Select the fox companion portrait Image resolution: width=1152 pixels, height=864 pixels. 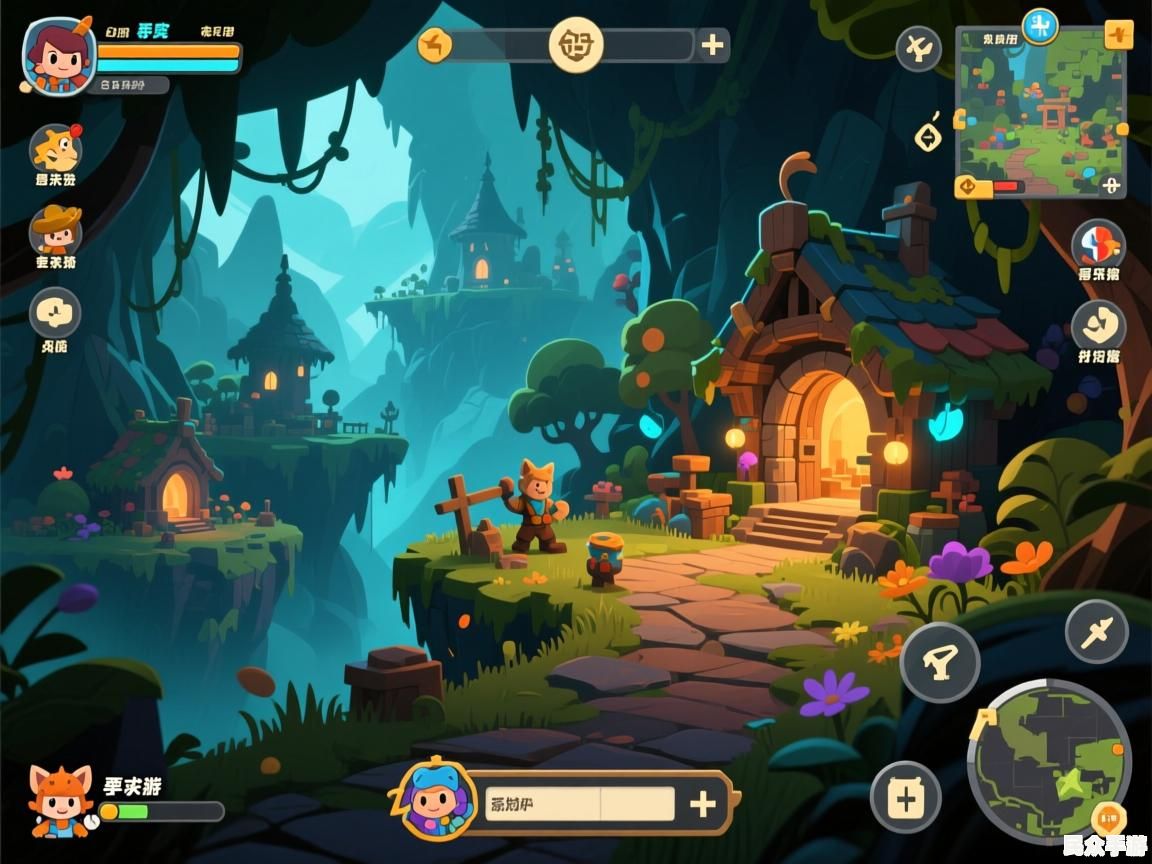coord(59,799)
